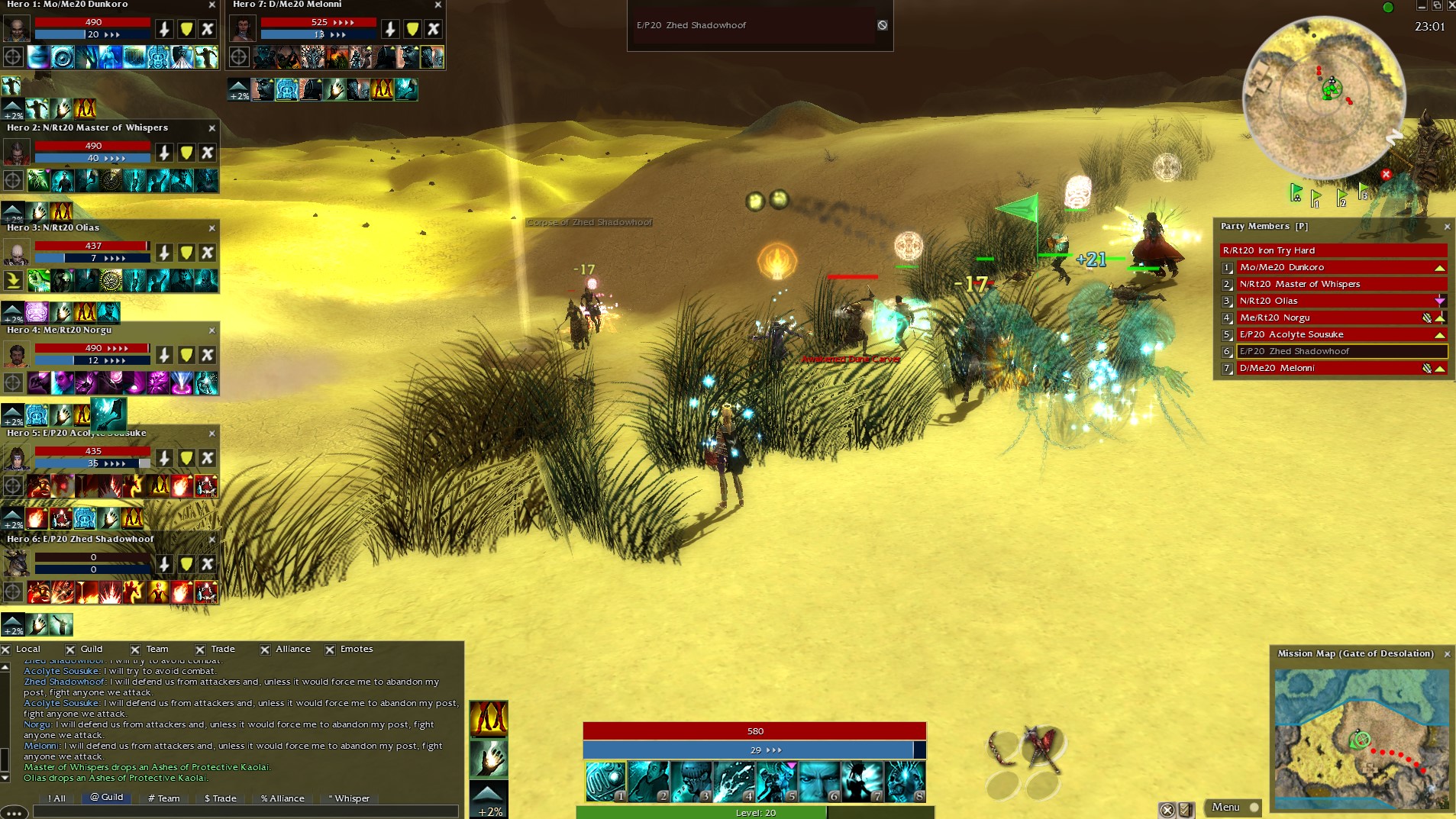Close the Hero 4 Norgu panel

(211, 331)
